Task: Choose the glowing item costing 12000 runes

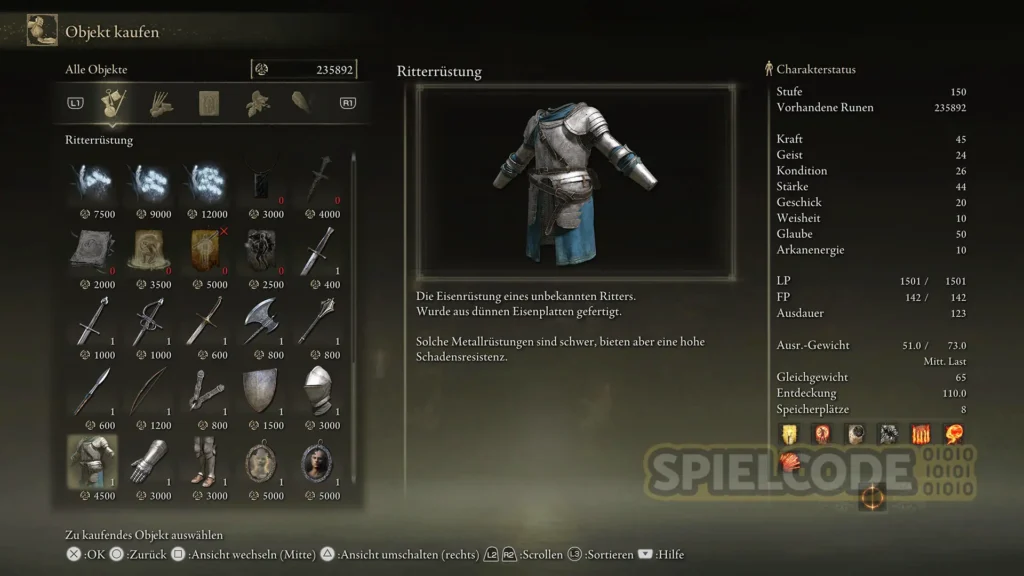Action: (205, 181)
